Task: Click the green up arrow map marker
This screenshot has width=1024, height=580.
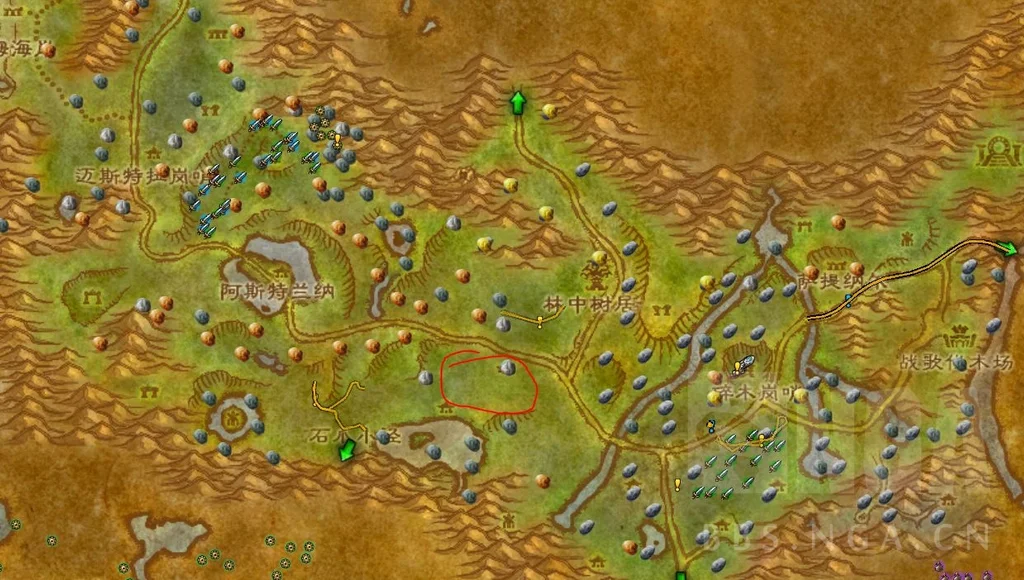Action: coord(517,102)
